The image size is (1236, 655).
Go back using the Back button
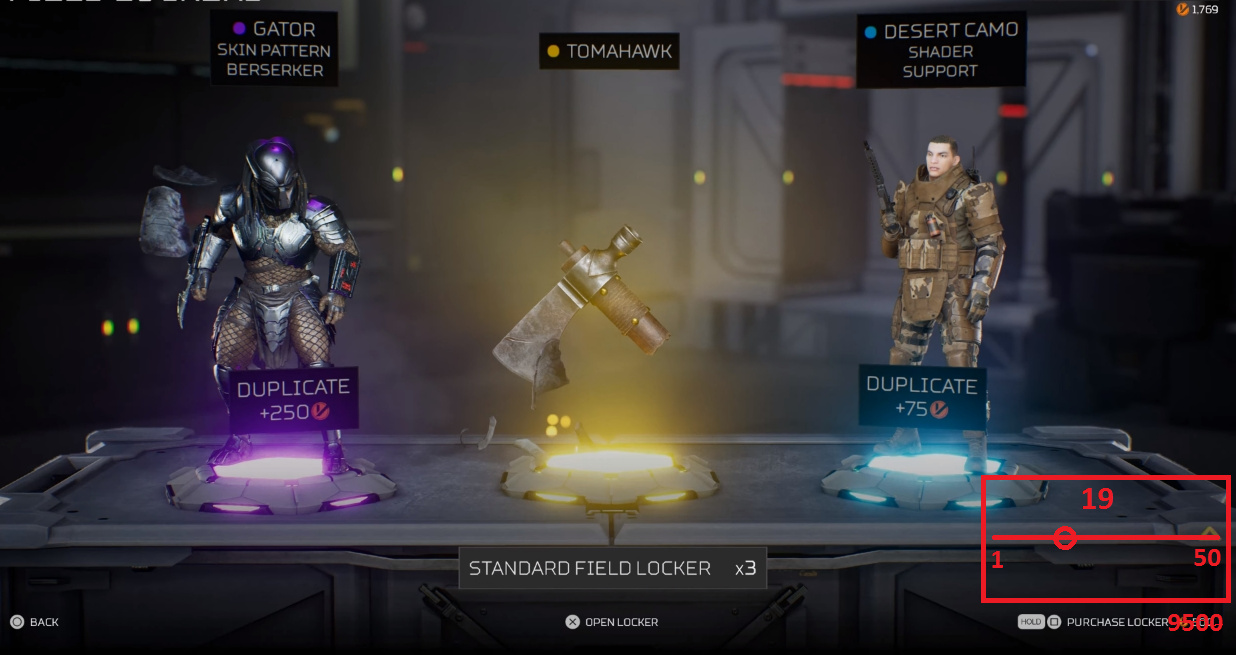34,622
